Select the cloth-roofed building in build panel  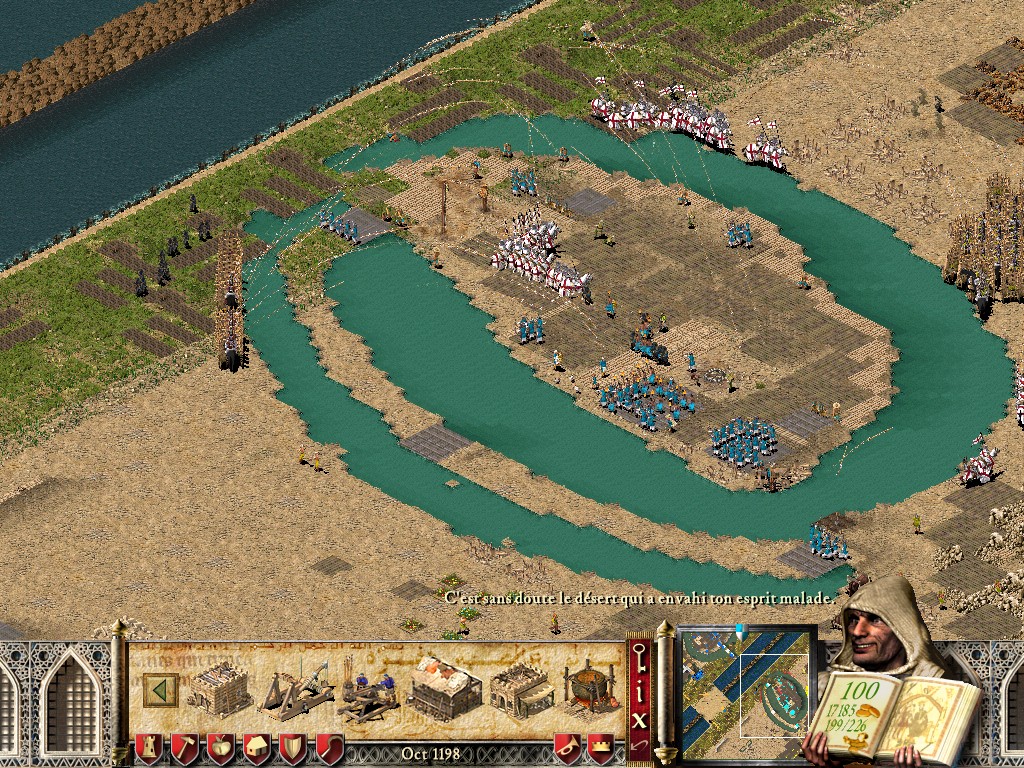[x=444, y=688]
